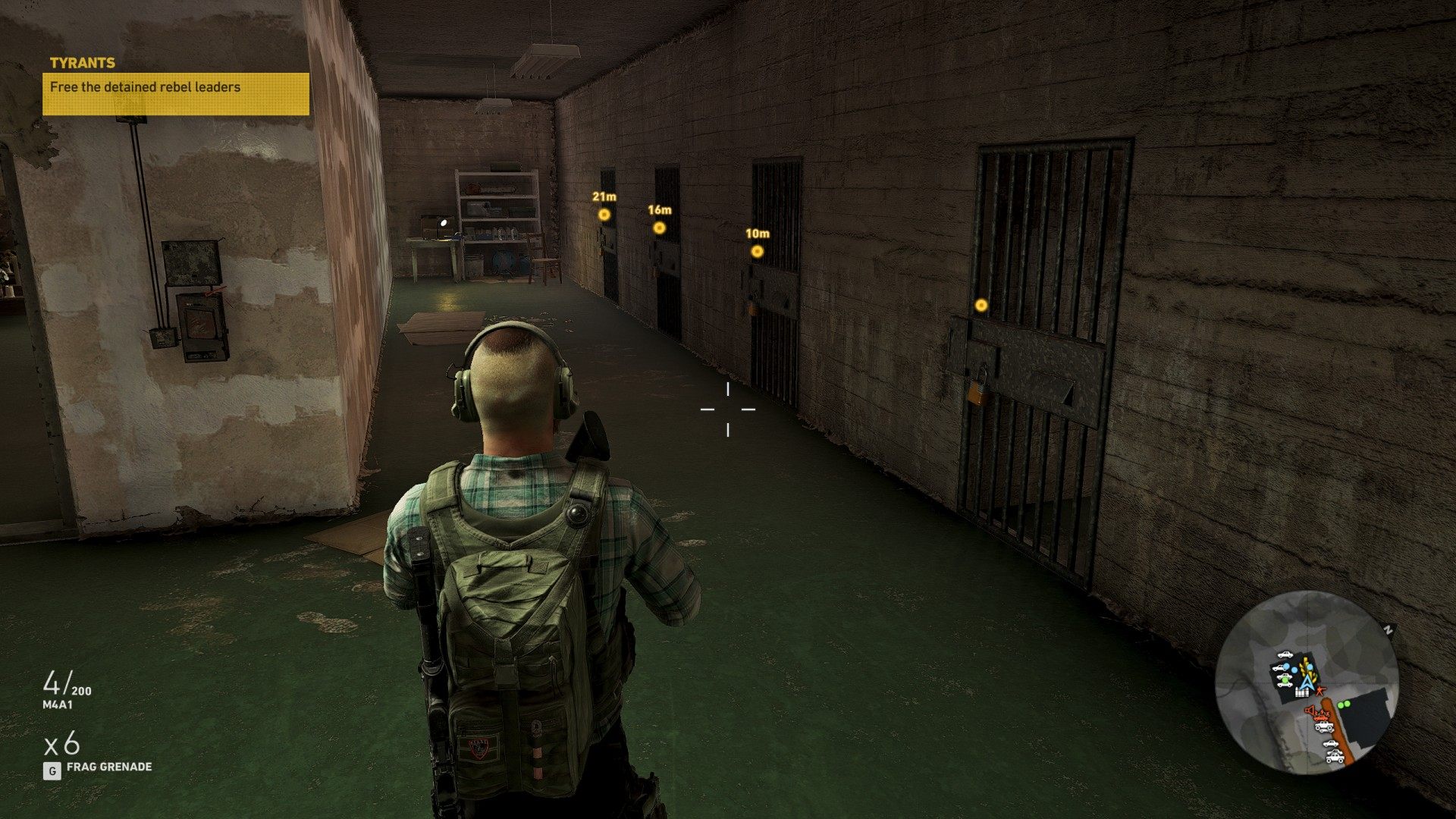The height and width of the screenshot is (819, 1456).
Task: Select the 21m objective marker
Action: tap(604, 215)
